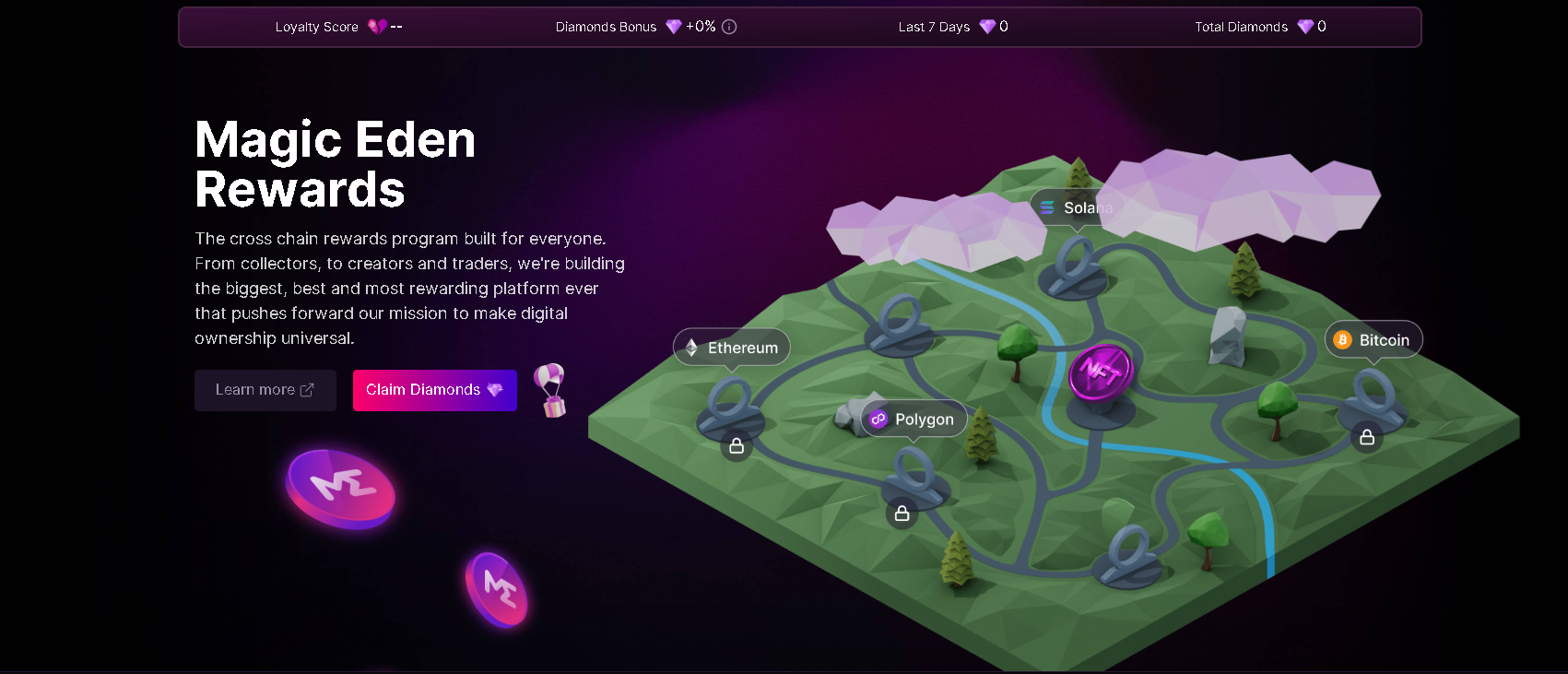This screenshot has height=674, width=1568.
Task: Click the purple NFT coin on the map
Action: click(1101, 372)
